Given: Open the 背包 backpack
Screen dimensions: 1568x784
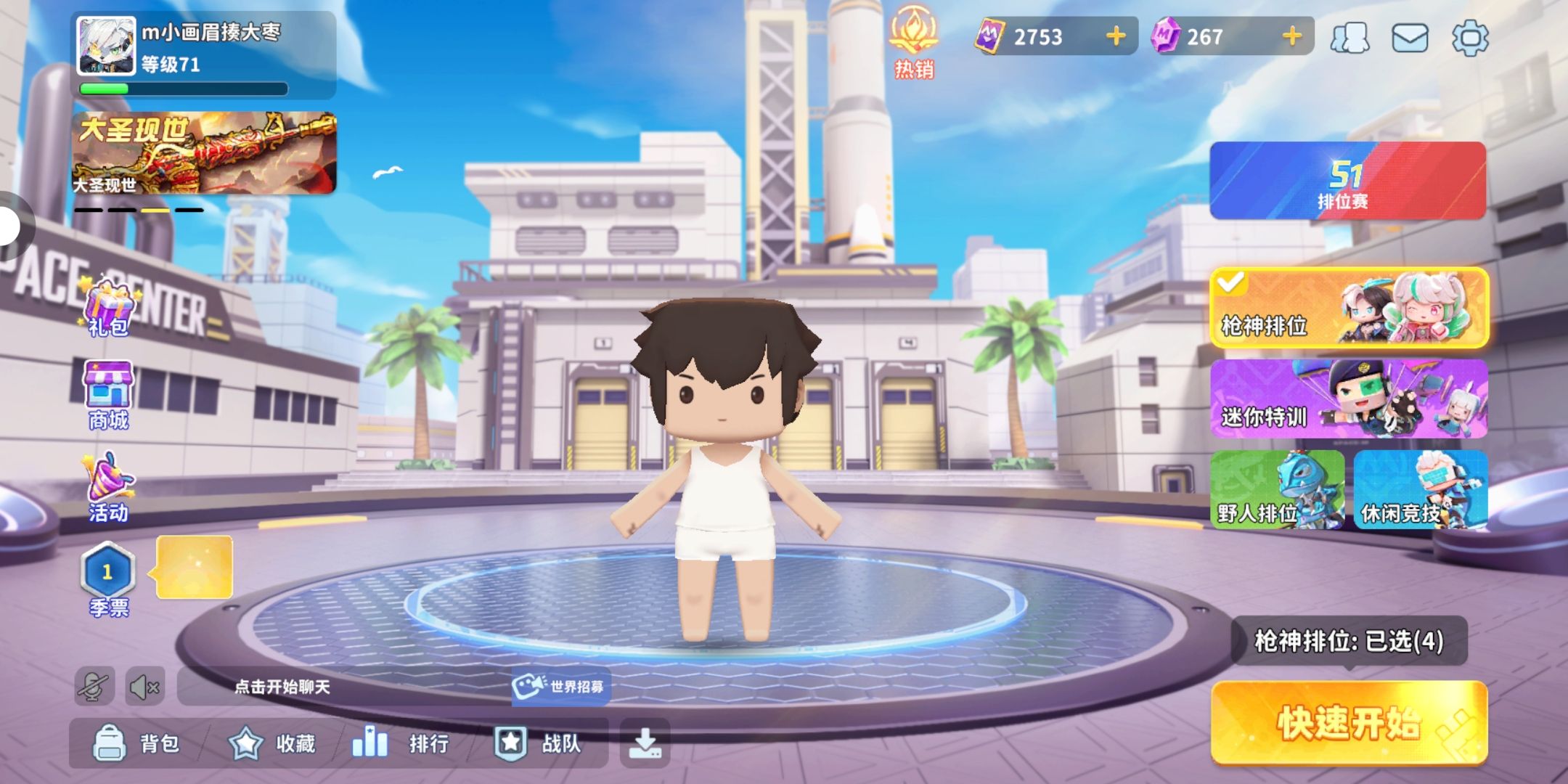Looking at the screenshot, I should pyautogui.click(x=136, y=743).
